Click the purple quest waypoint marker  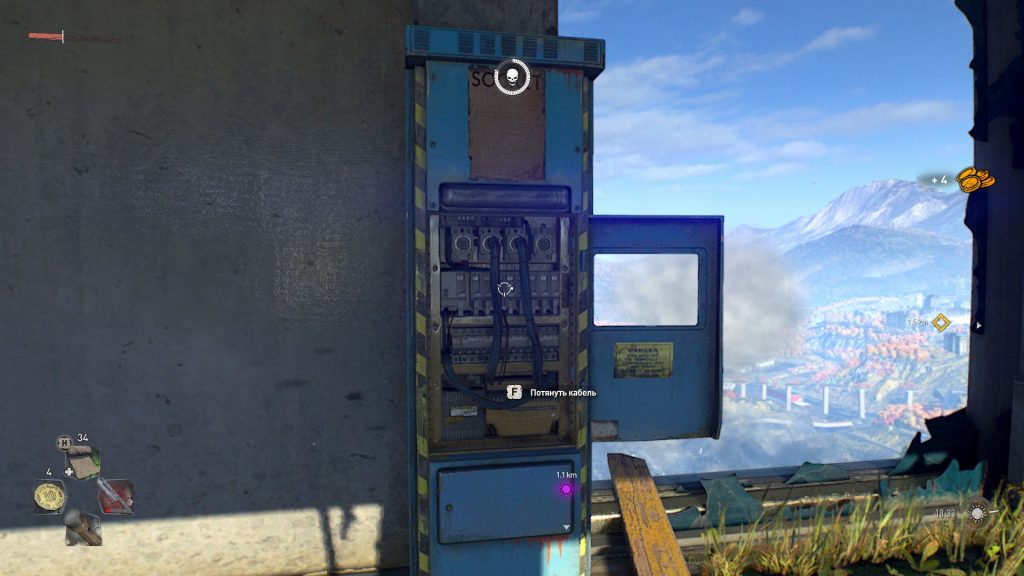[x=565, y=490]
